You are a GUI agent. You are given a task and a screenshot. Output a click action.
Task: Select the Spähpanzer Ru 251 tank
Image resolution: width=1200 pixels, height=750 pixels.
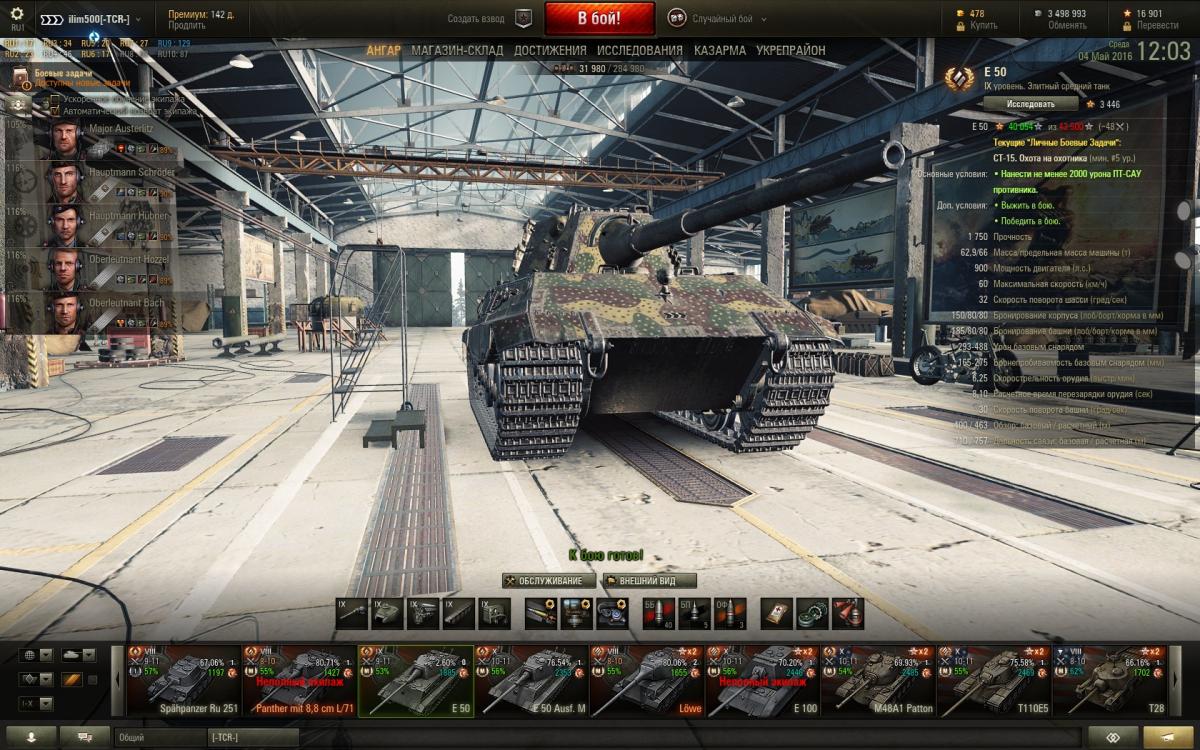tap(183, 680)
